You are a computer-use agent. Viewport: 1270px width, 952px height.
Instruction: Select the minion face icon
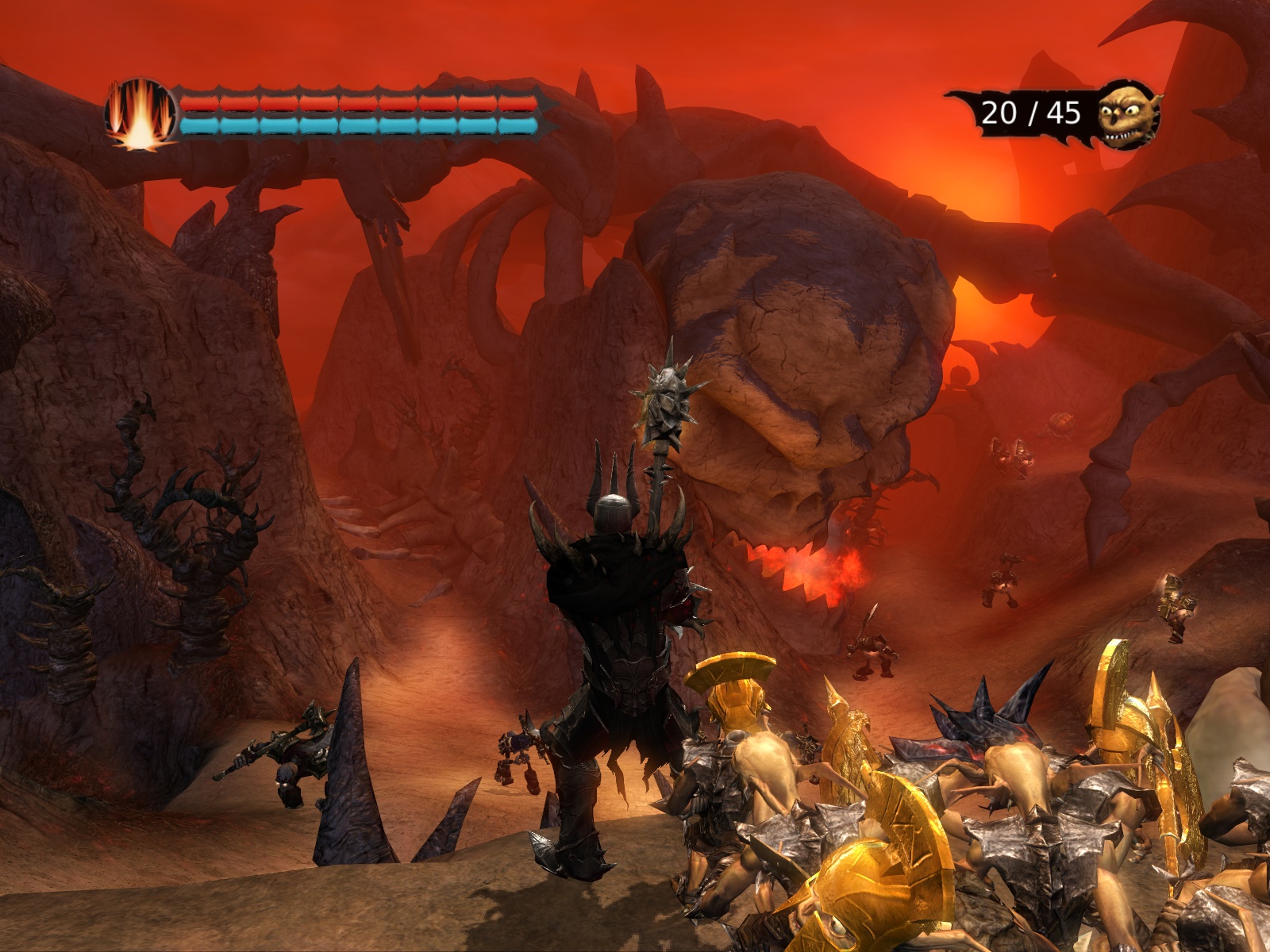(1127, 116)
